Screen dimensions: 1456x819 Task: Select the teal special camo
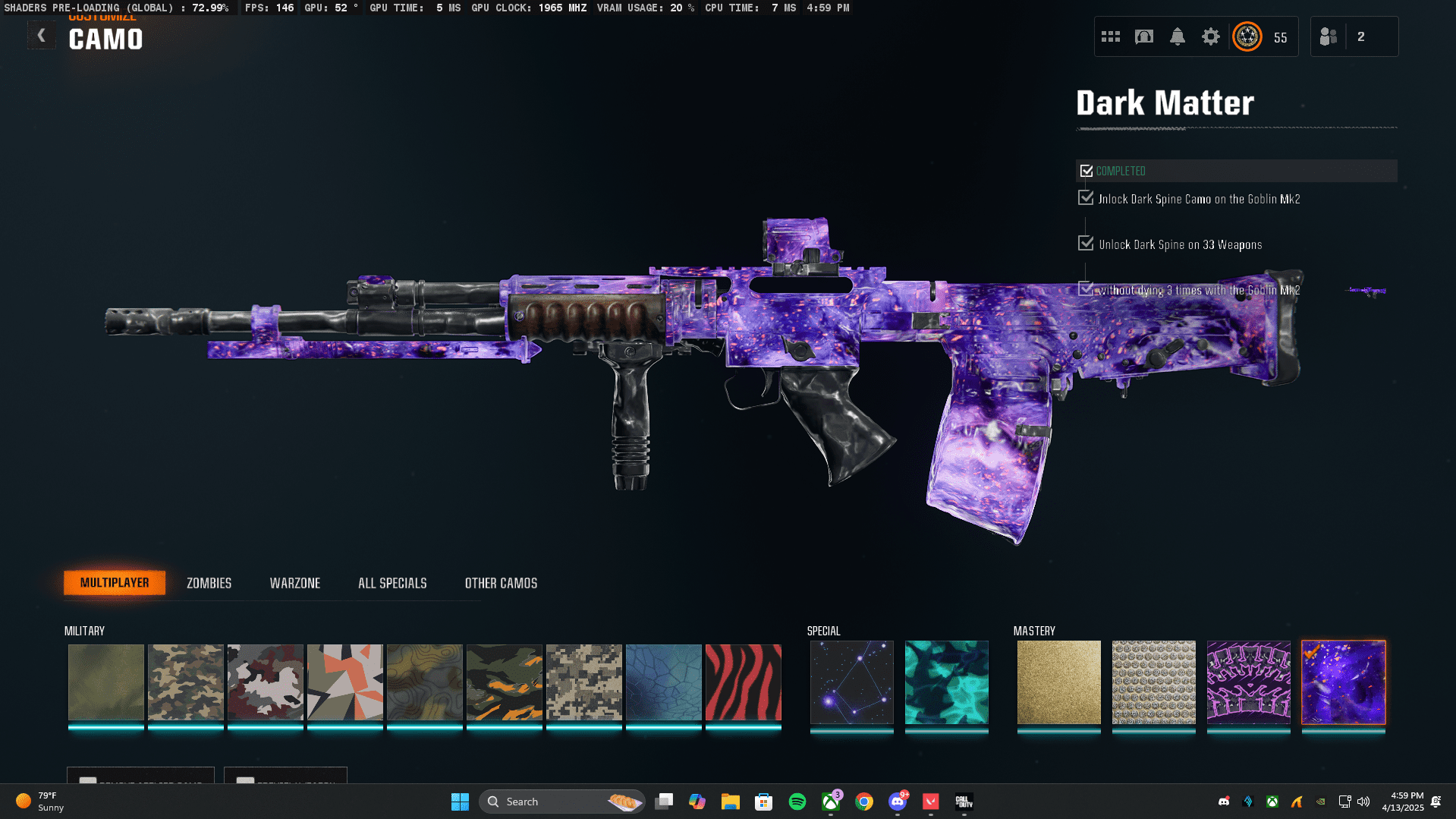point(946,682)
